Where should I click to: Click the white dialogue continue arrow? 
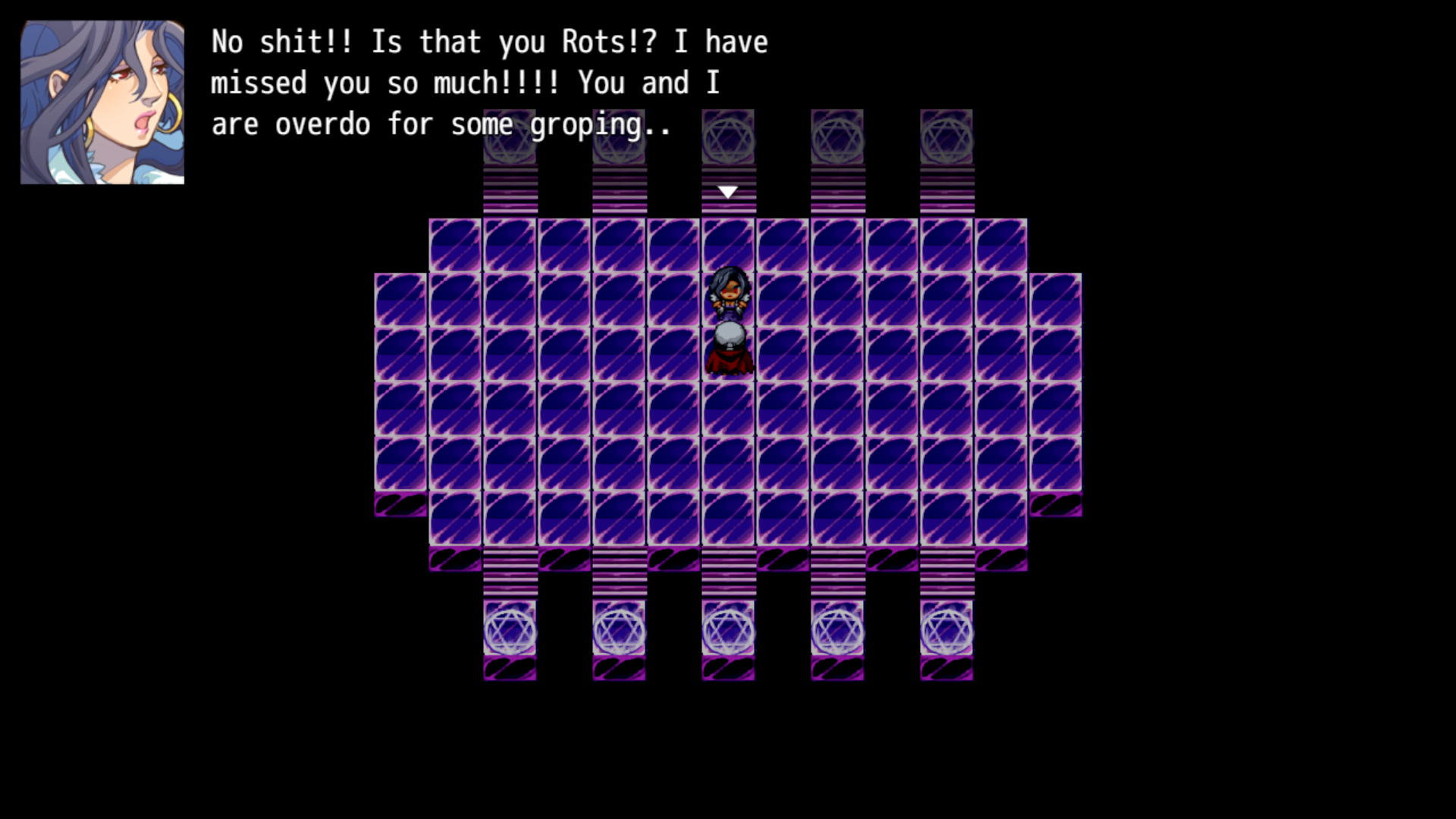pyautogui.click(x=728, y=192)
